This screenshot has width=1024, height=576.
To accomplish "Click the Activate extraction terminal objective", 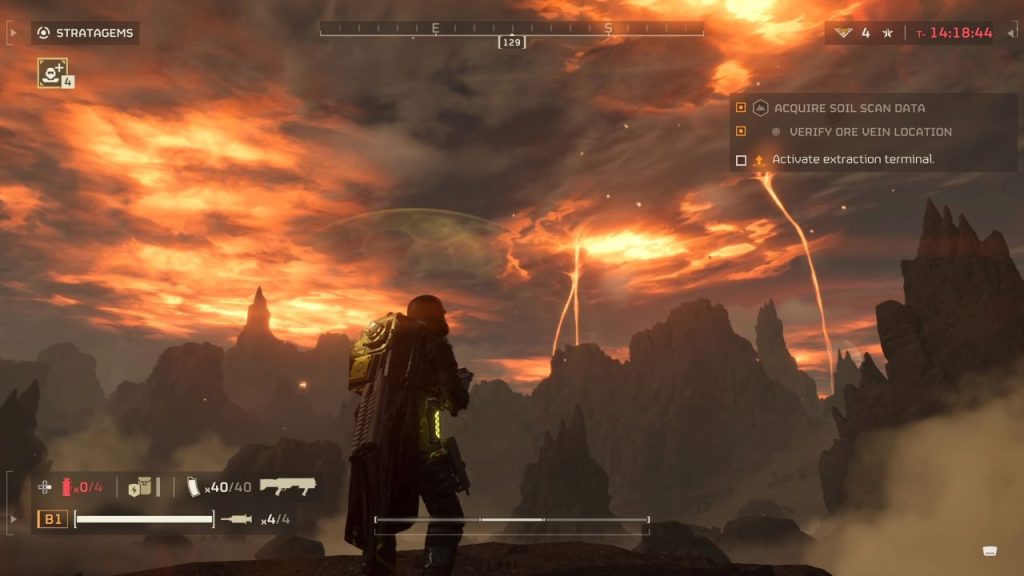I will point(852,160).
